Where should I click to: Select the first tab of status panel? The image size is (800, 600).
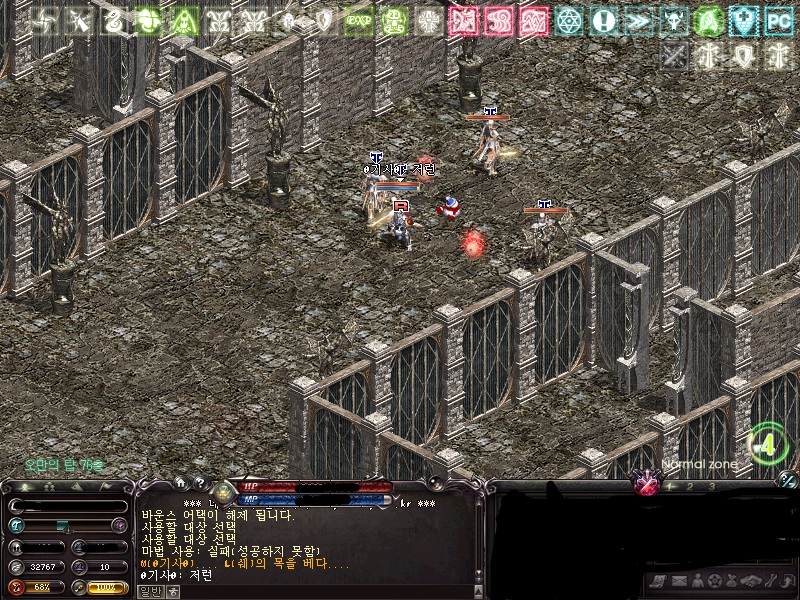coord(22,487)
